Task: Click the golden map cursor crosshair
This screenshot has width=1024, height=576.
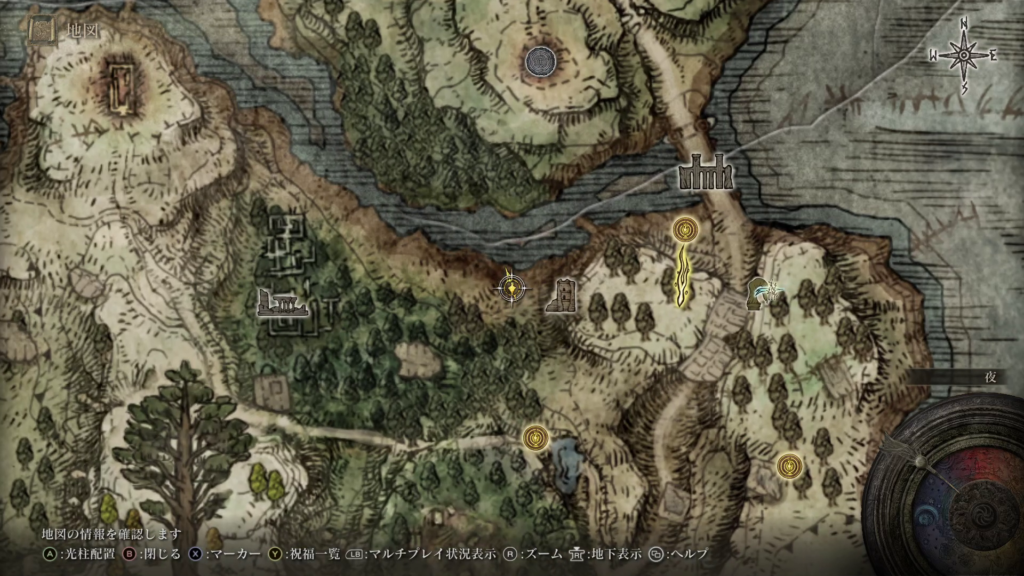Action: (512, 288)
